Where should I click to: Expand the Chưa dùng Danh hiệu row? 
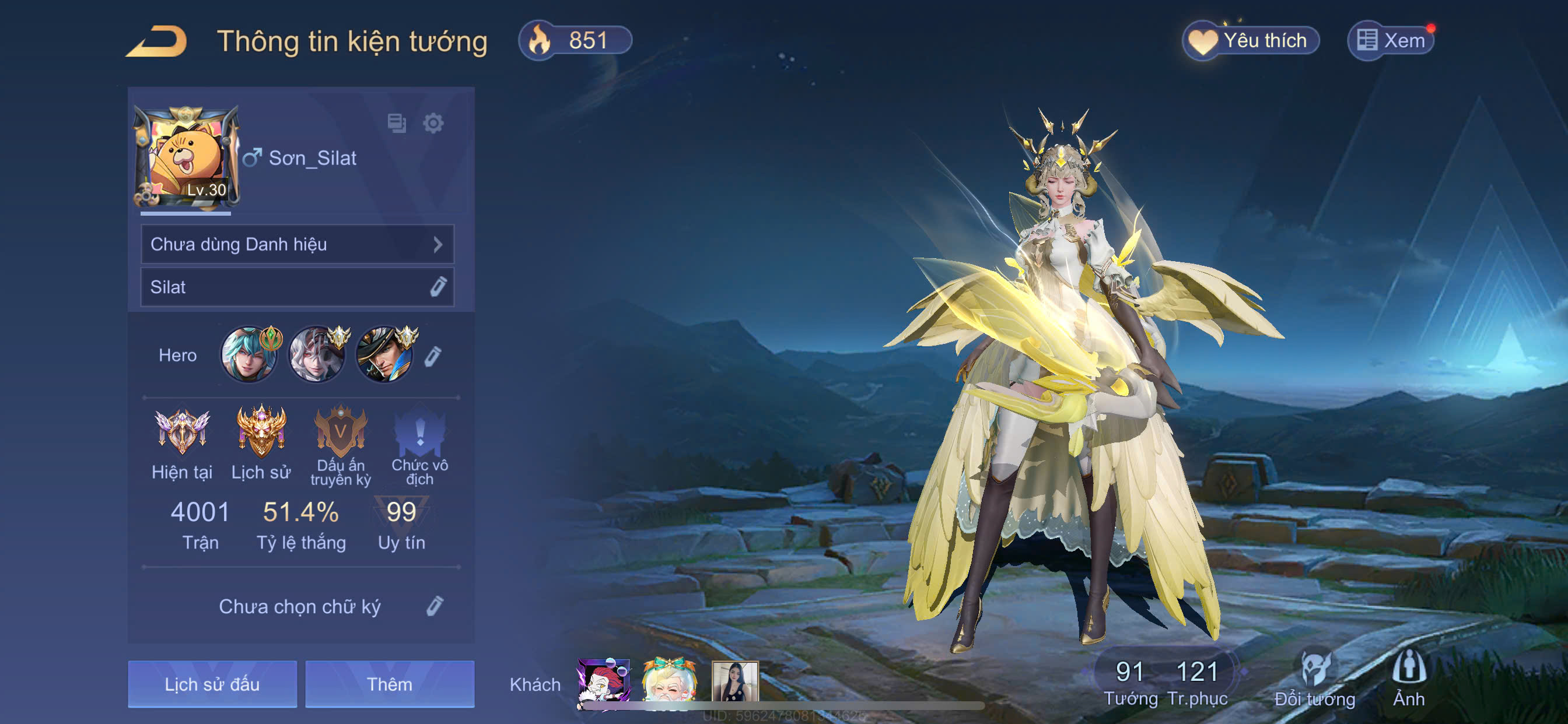(x=297, y=245)
